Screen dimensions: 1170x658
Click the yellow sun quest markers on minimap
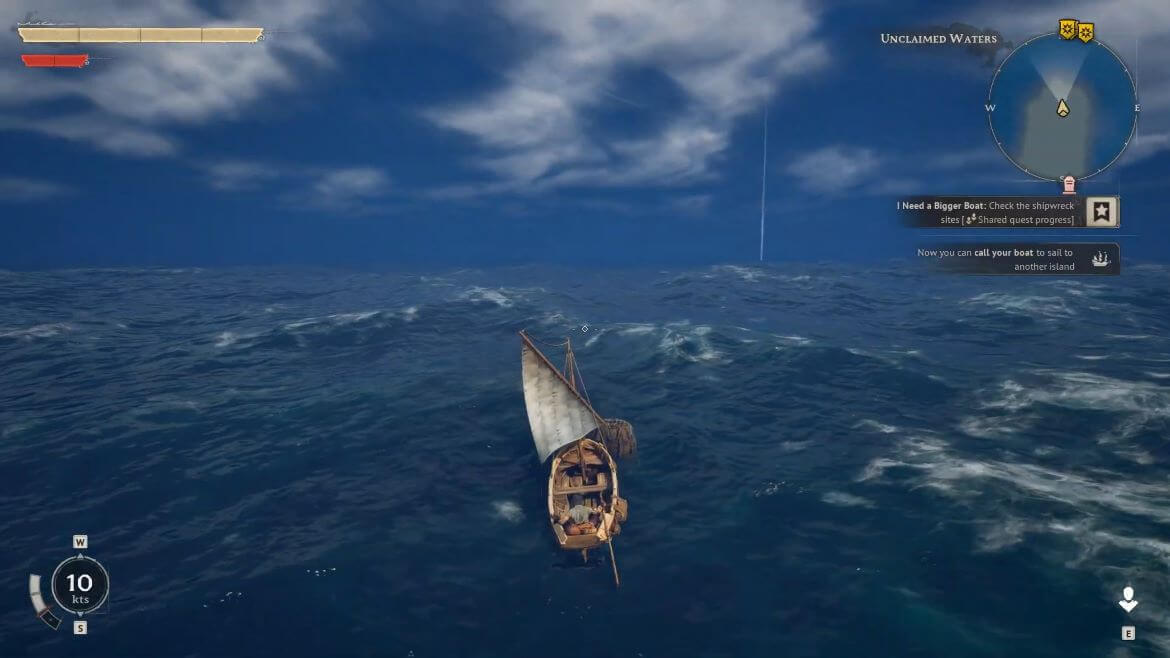1076,31
